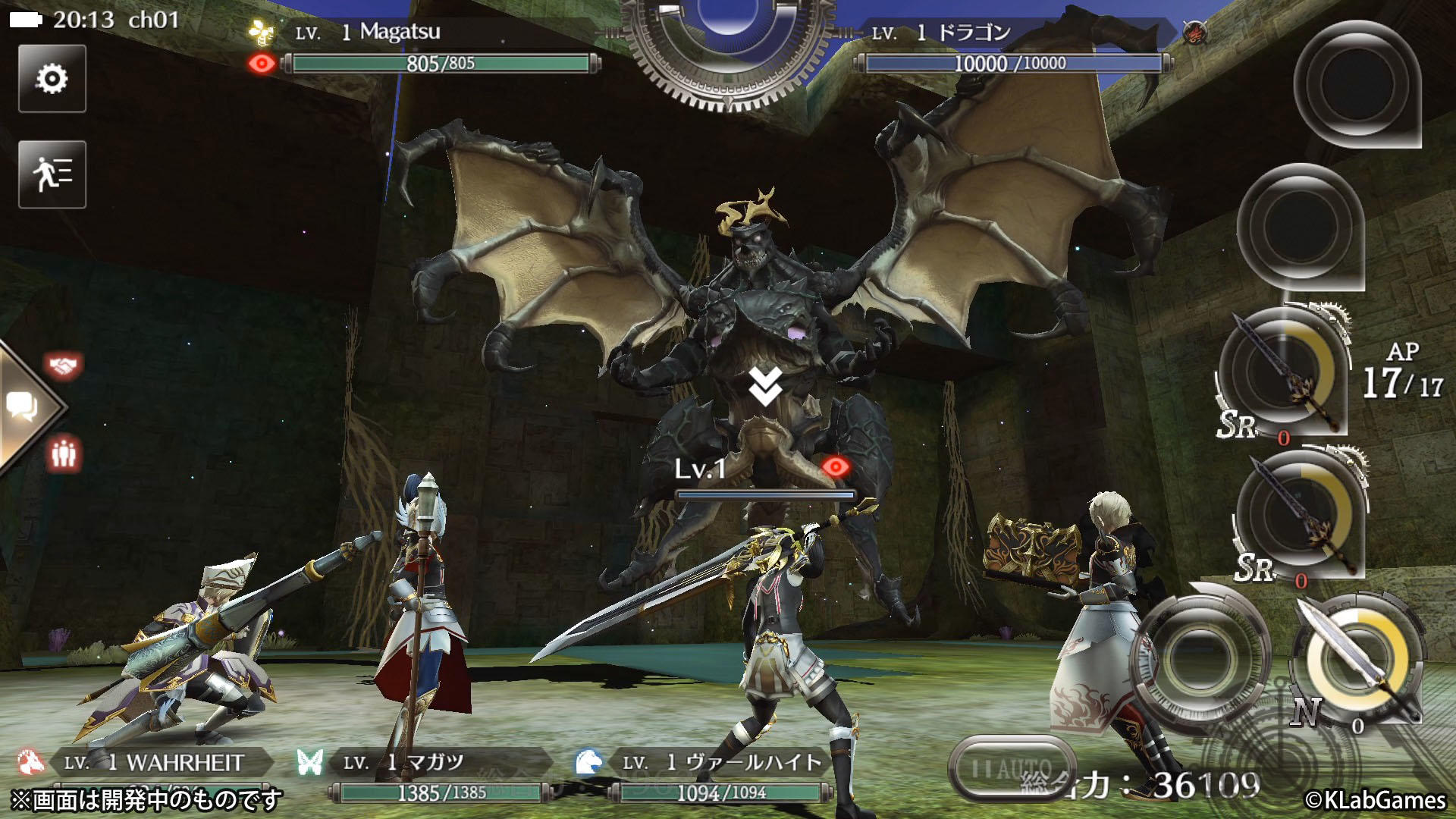The height and width of the screenshot is (819, 1456).
Task: Tap the running figure escape button
Action: tap(52, 174)
